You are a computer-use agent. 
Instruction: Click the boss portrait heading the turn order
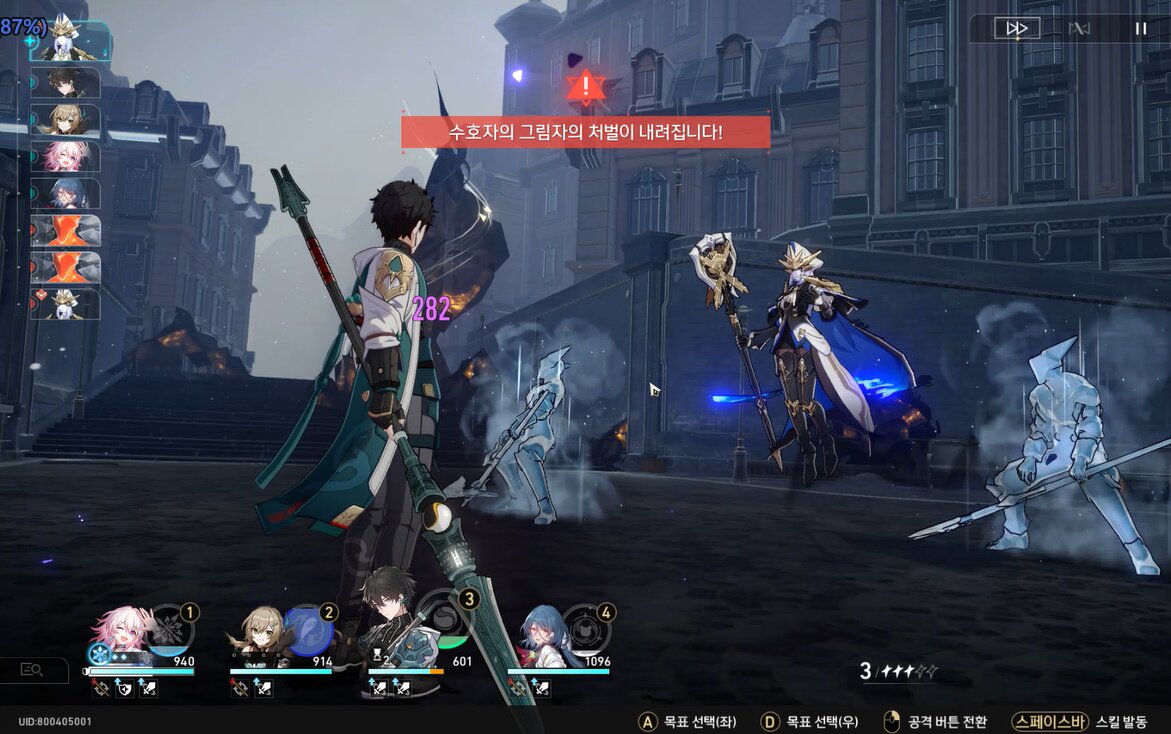pos(68,40)
